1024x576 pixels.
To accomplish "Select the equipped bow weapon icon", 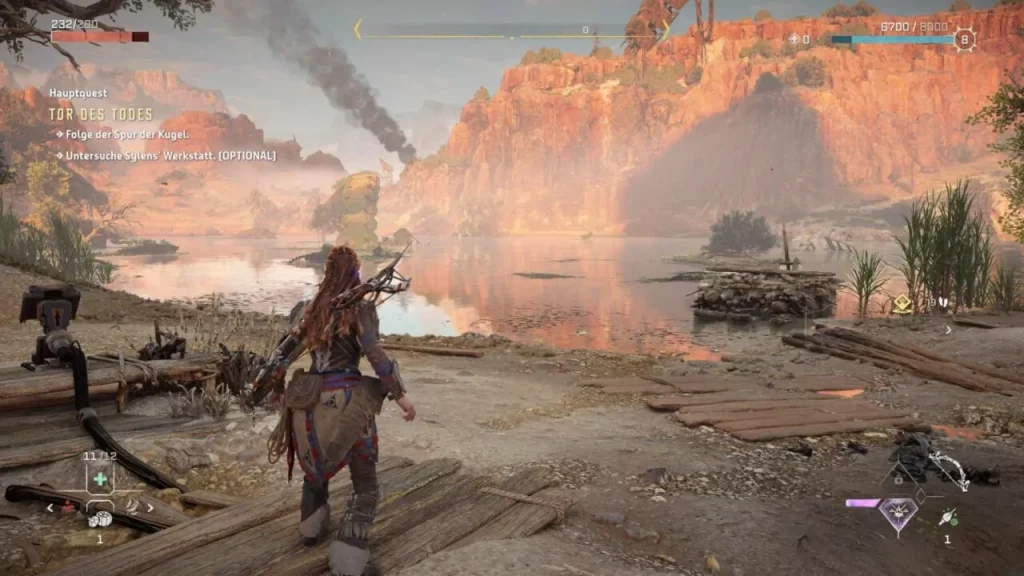I will tap(946, 469).
